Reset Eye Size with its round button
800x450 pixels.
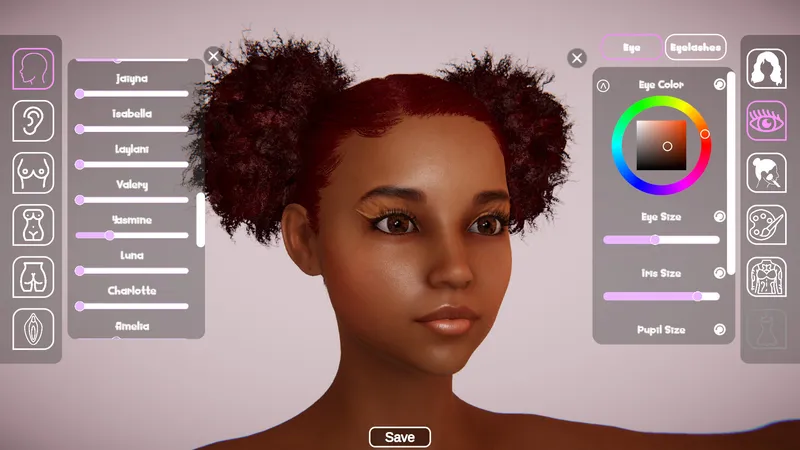pos(719,216)
